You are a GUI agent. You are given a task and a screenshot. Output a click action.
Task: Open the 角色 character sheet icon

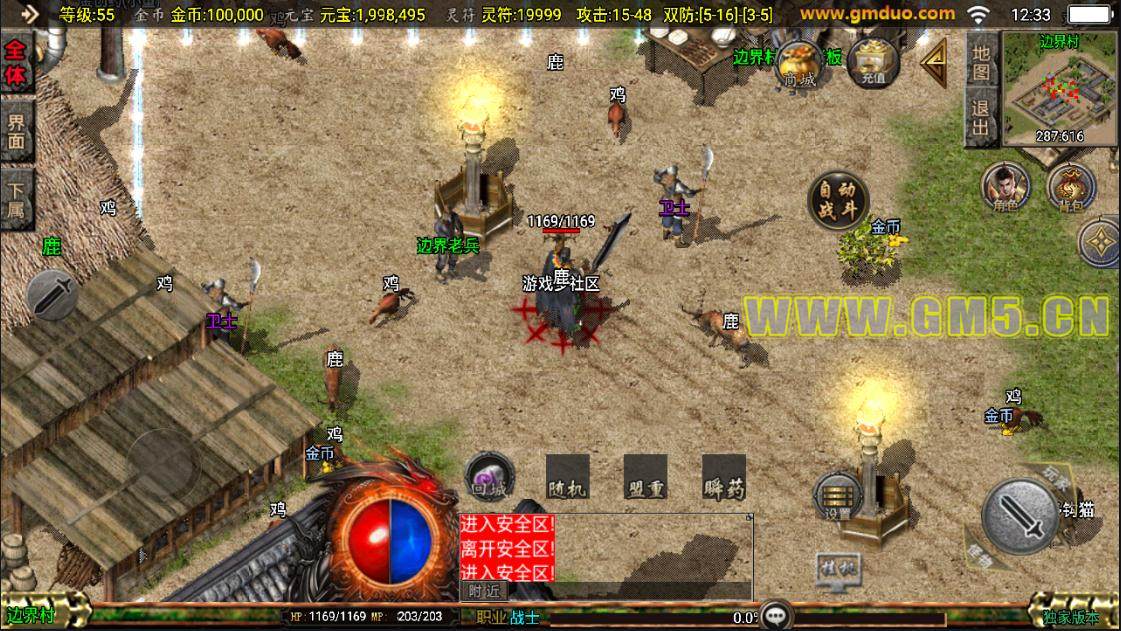pyautogui.click(x=1005, y=186)
